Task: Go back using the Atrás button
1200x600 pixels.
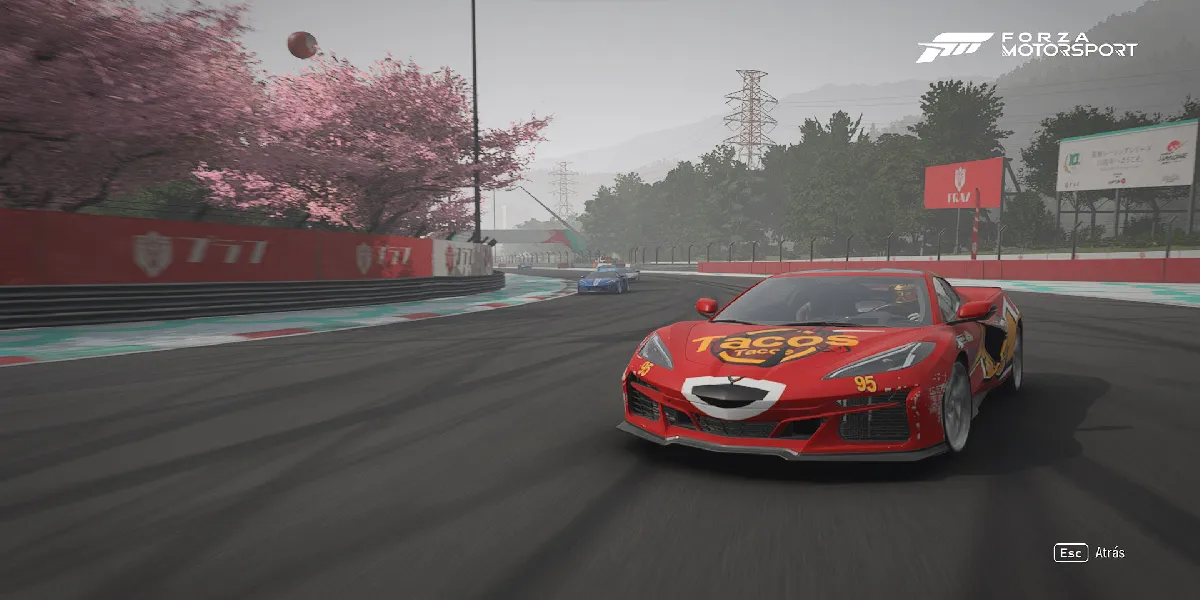Action: [1090, 552]
